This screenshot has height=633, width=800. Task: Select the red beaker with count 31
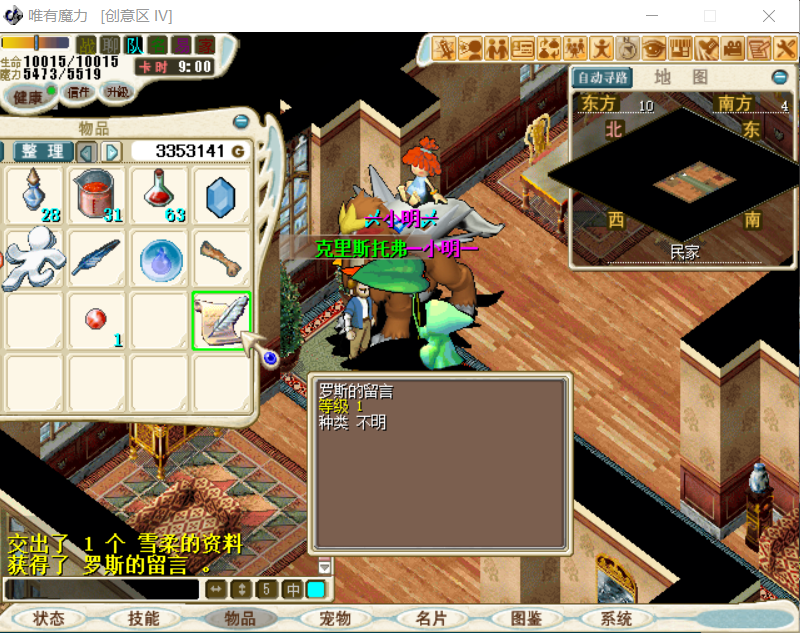point(97,195)
